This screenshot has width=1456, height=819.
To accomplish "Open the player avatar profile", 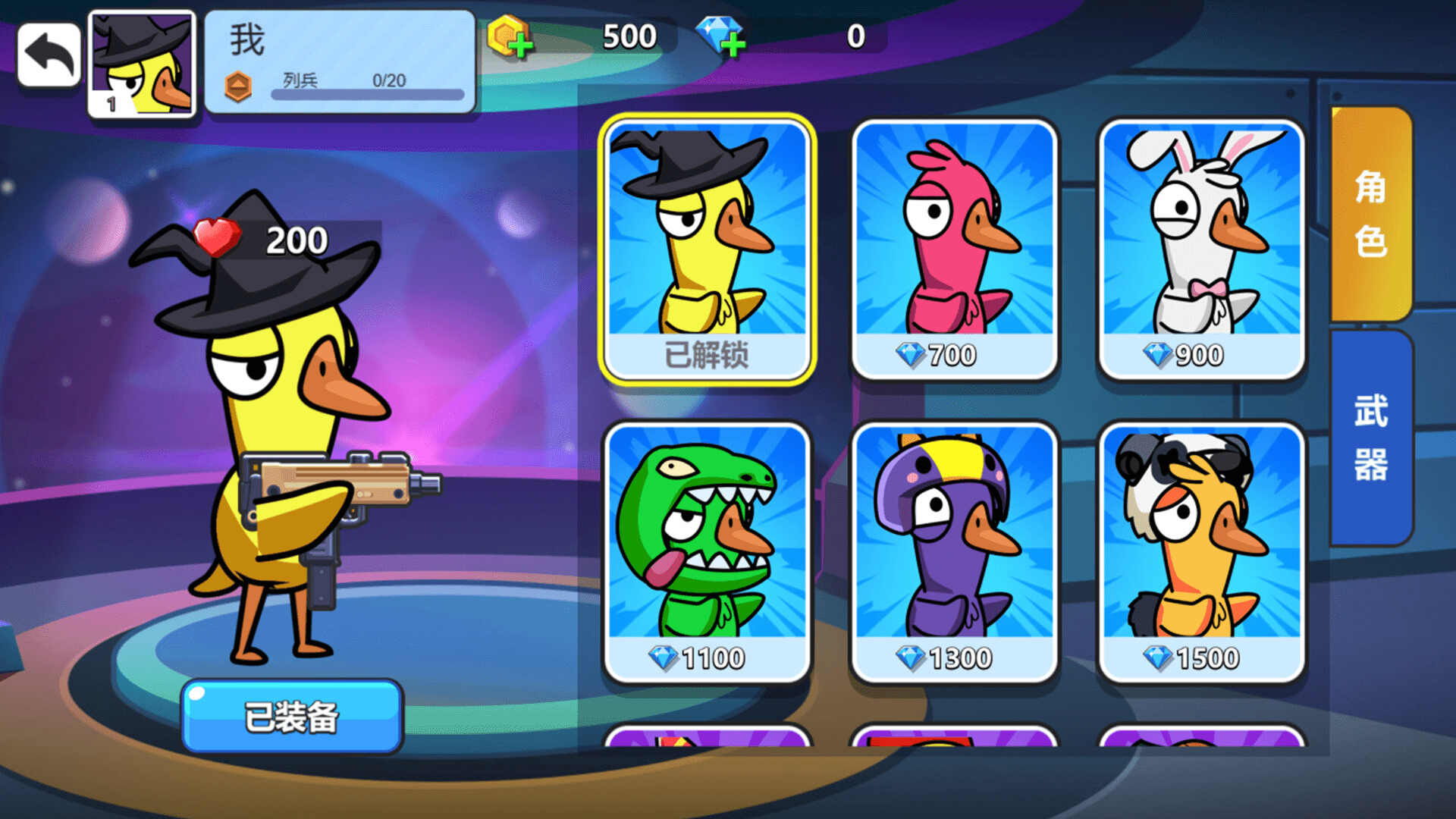I will 142,64.
